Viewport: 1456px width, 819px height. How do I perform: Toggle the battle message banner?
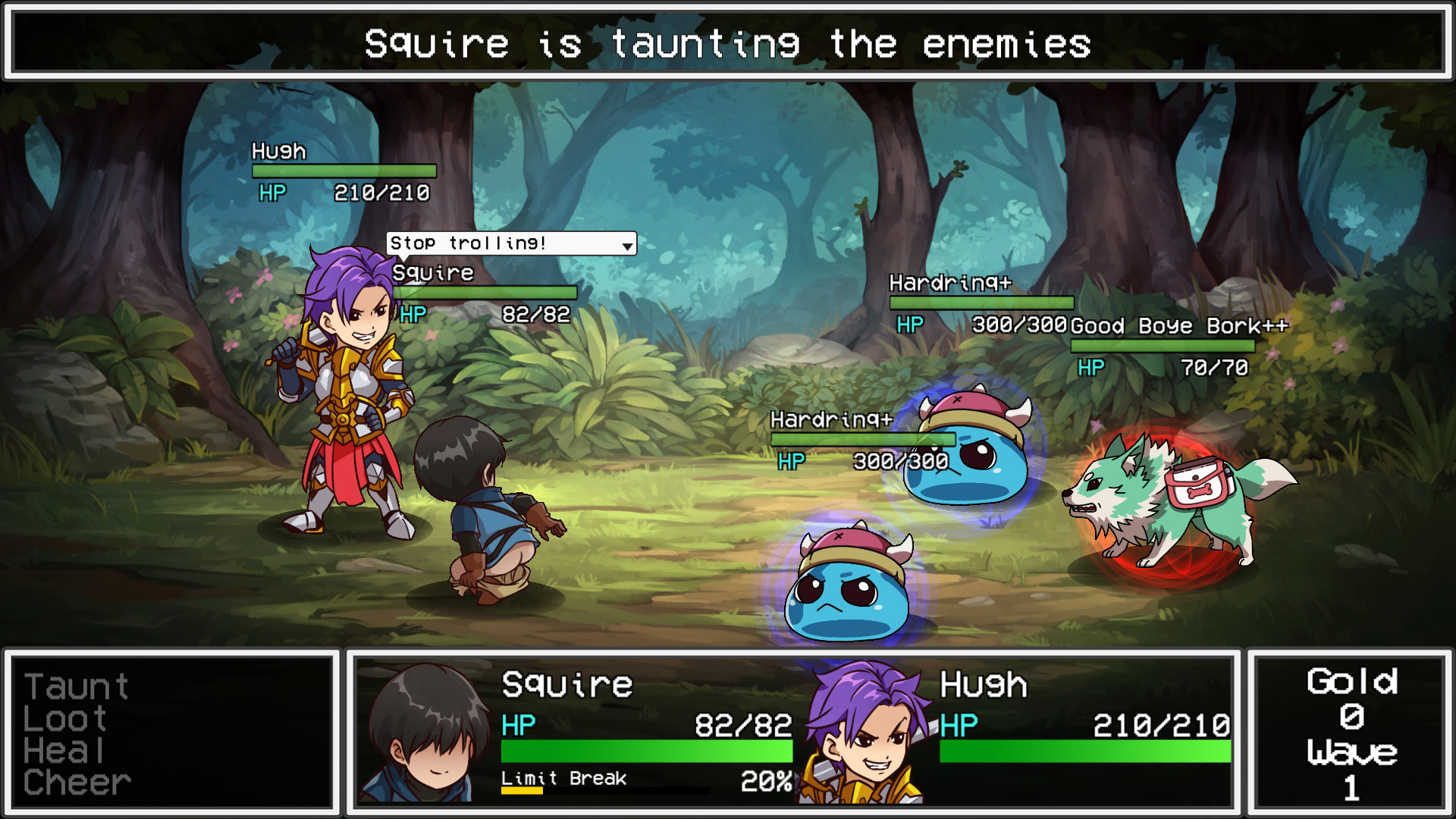click(728, 44)
